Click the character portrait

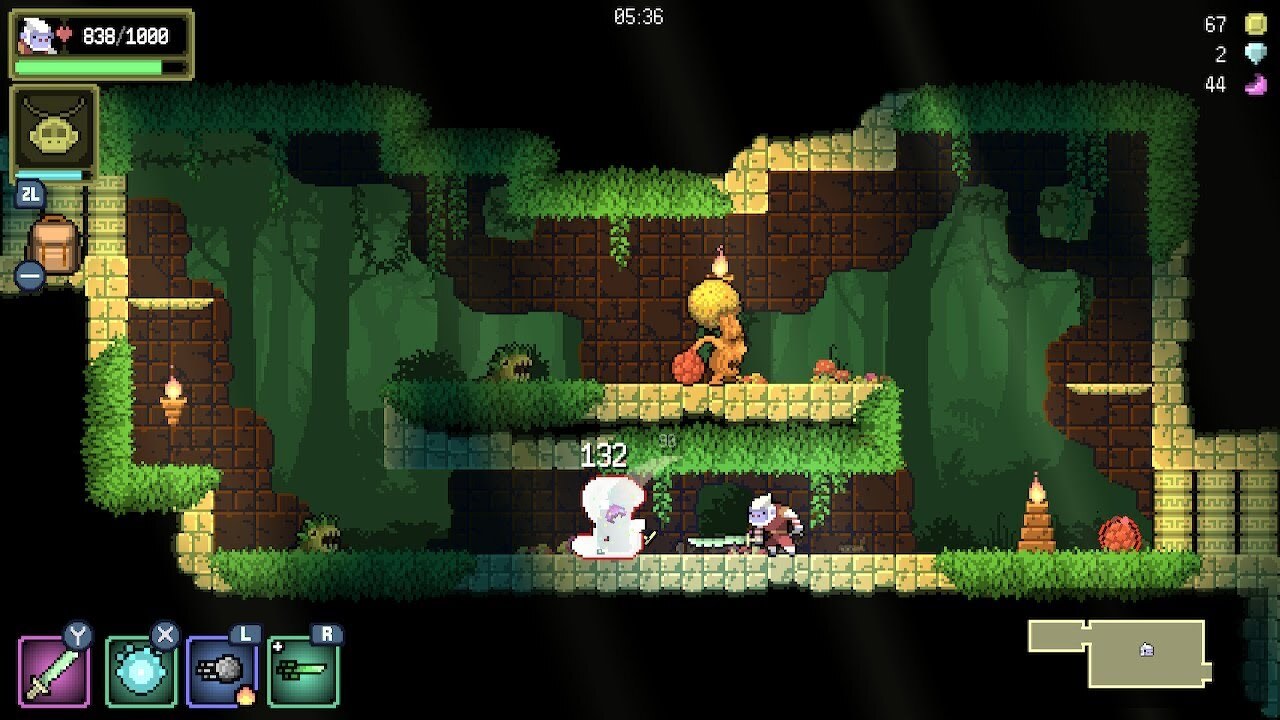coord(38,36)
